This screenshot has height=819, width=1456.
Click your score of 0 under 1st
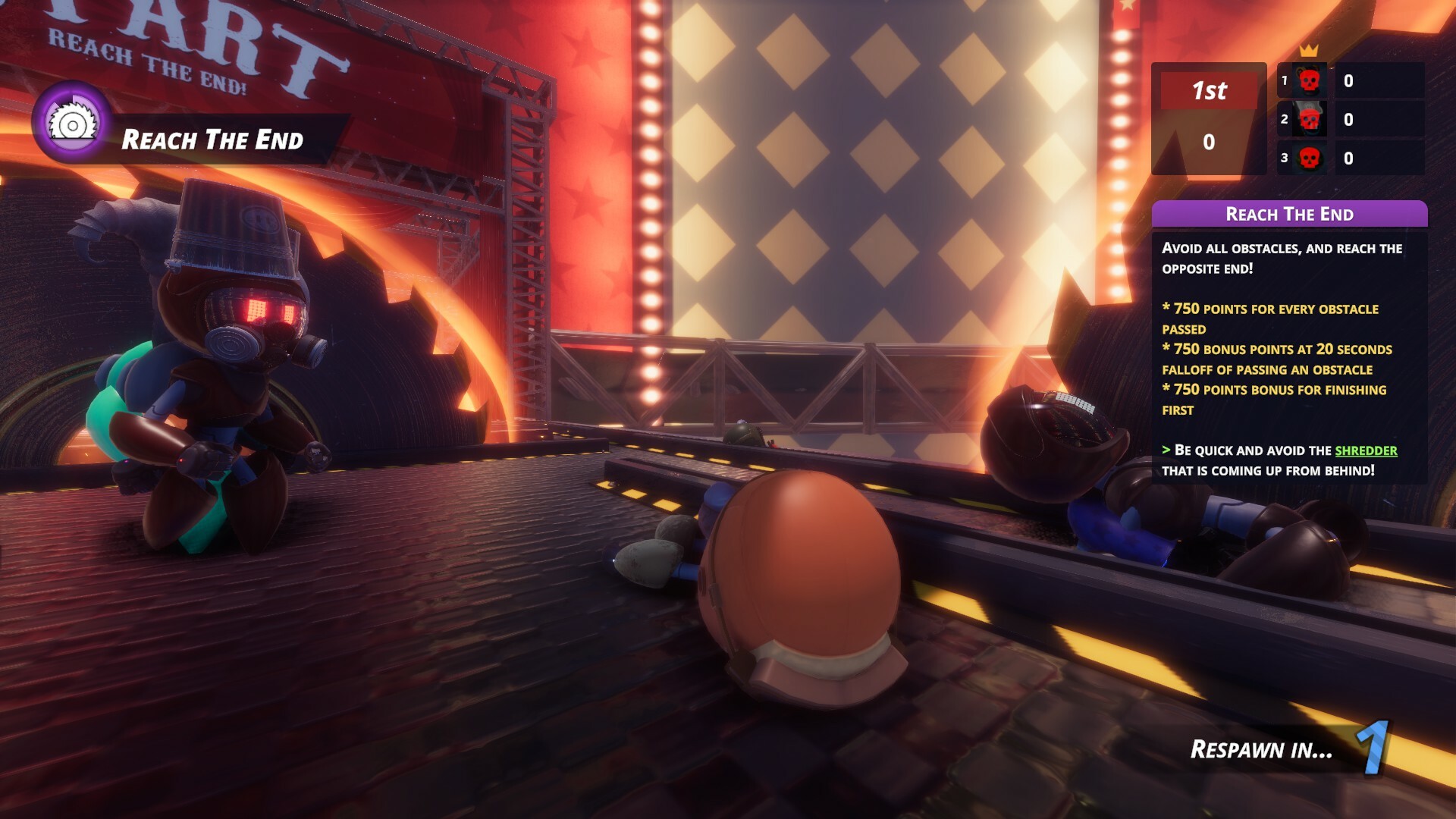pos(1209,140)
